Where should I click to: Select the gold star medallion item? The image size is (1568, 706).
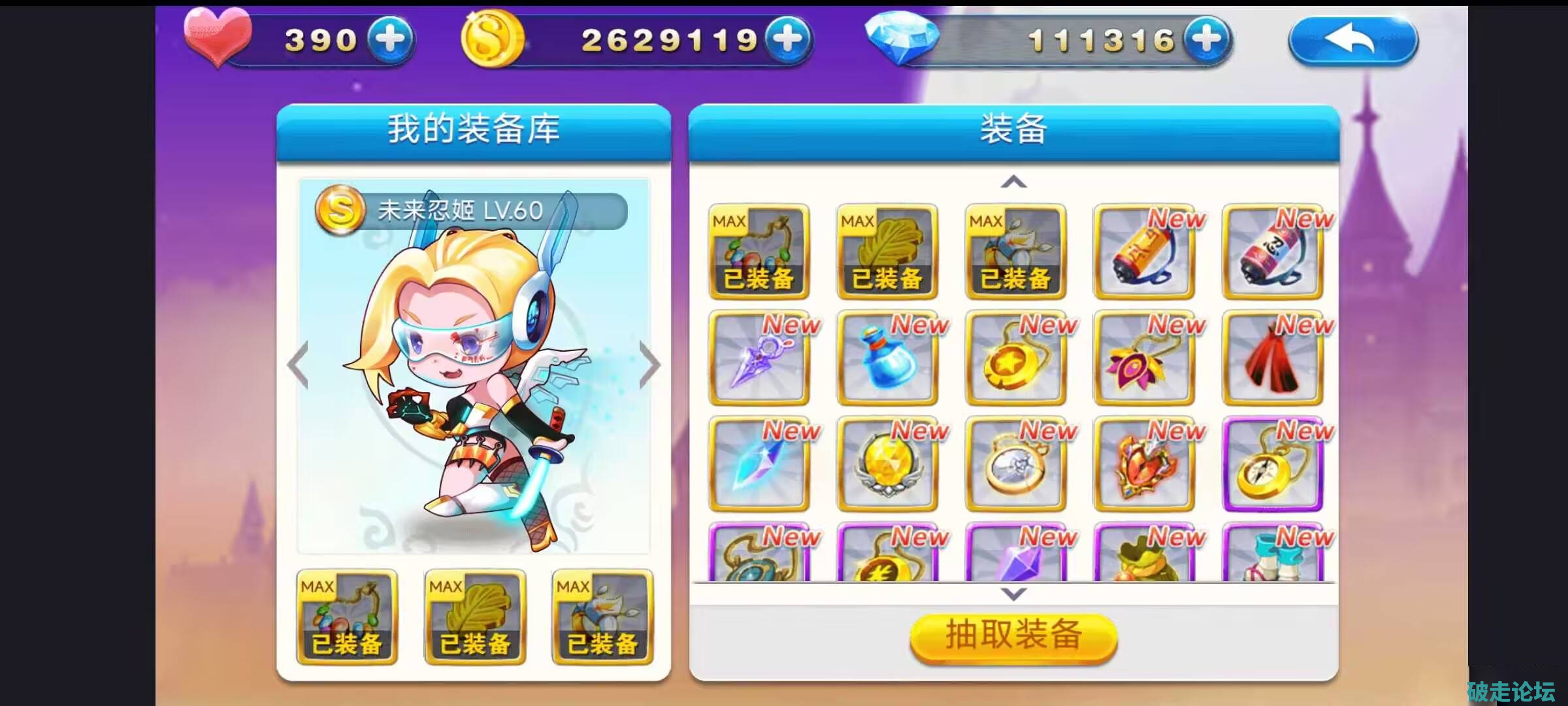coord(1015,358)
